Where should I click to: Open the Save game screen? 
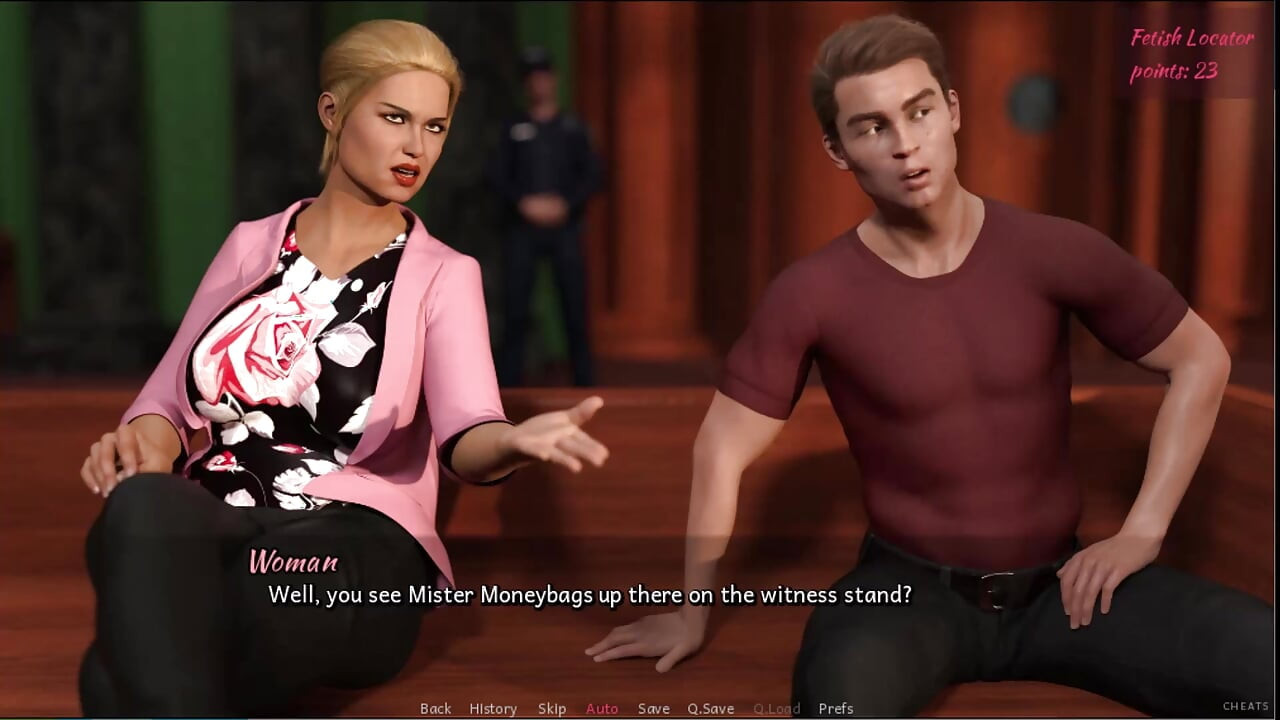(654, 708)
